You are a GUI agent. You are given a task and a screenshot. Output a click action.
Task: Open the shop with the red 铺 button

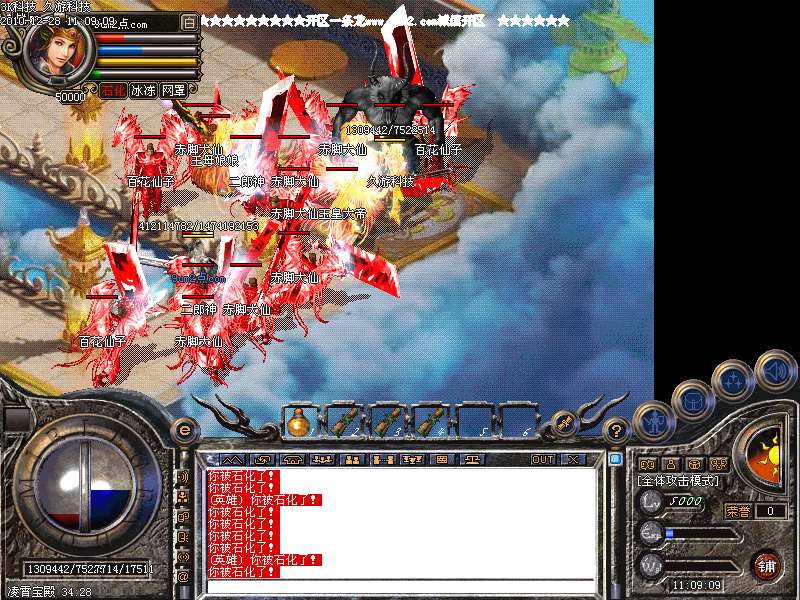(767, 565)
